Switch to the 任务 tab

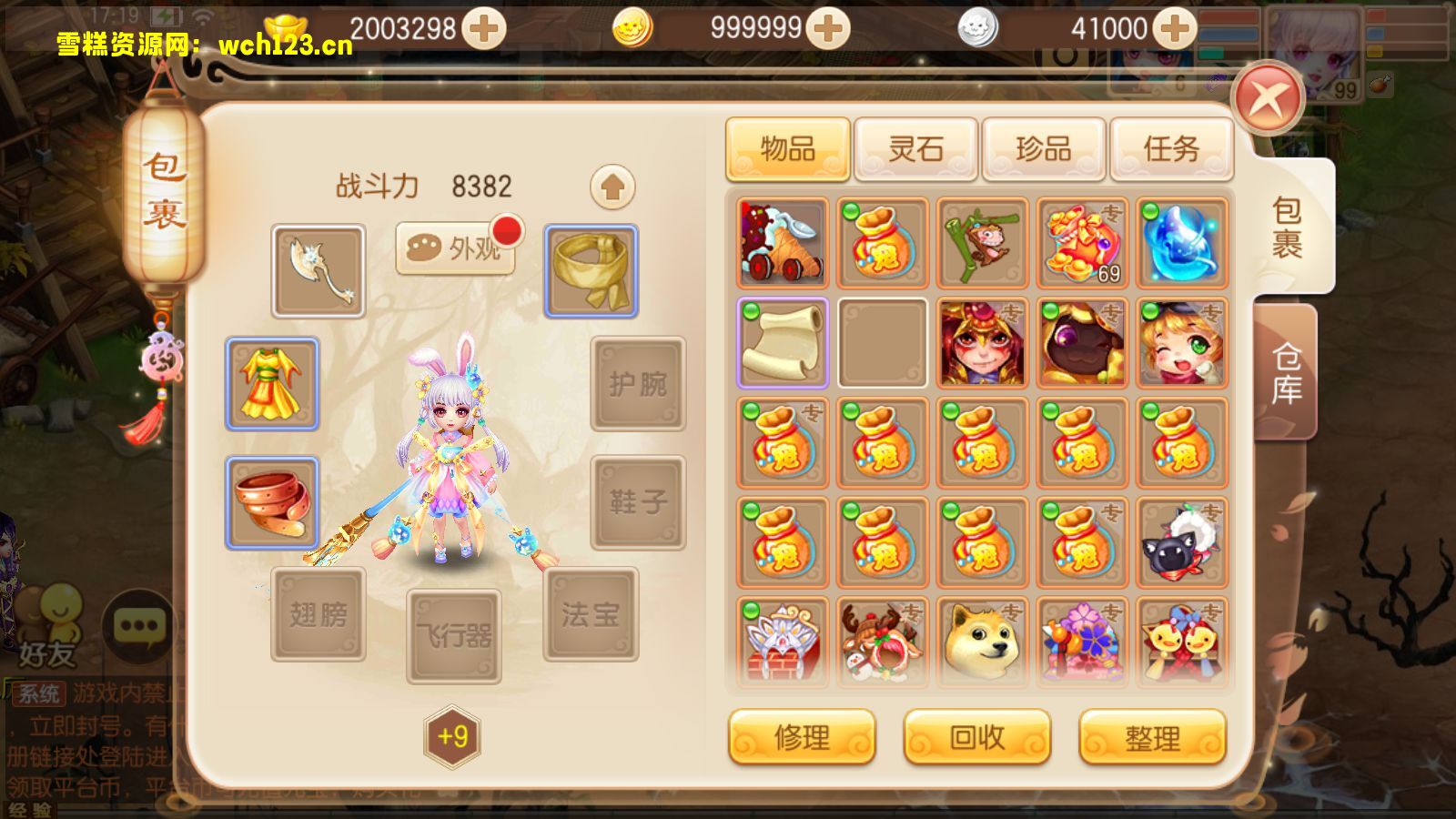(x=1172, y=148)
